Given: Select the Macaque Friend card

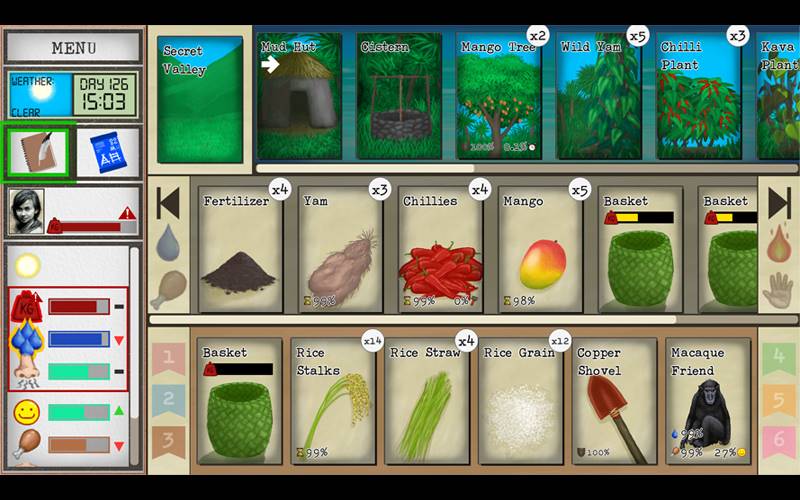Looking at the screenshot, I should [708, 401].
